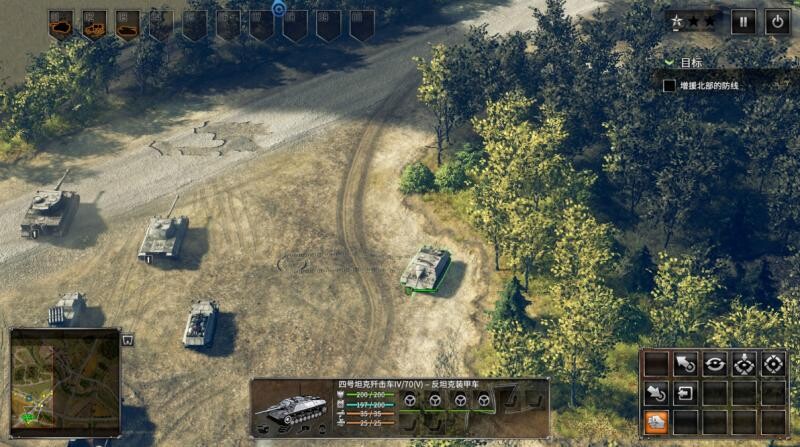
Task: Use the down-arrow over circular-arrows command
Action: coord(744,364)
